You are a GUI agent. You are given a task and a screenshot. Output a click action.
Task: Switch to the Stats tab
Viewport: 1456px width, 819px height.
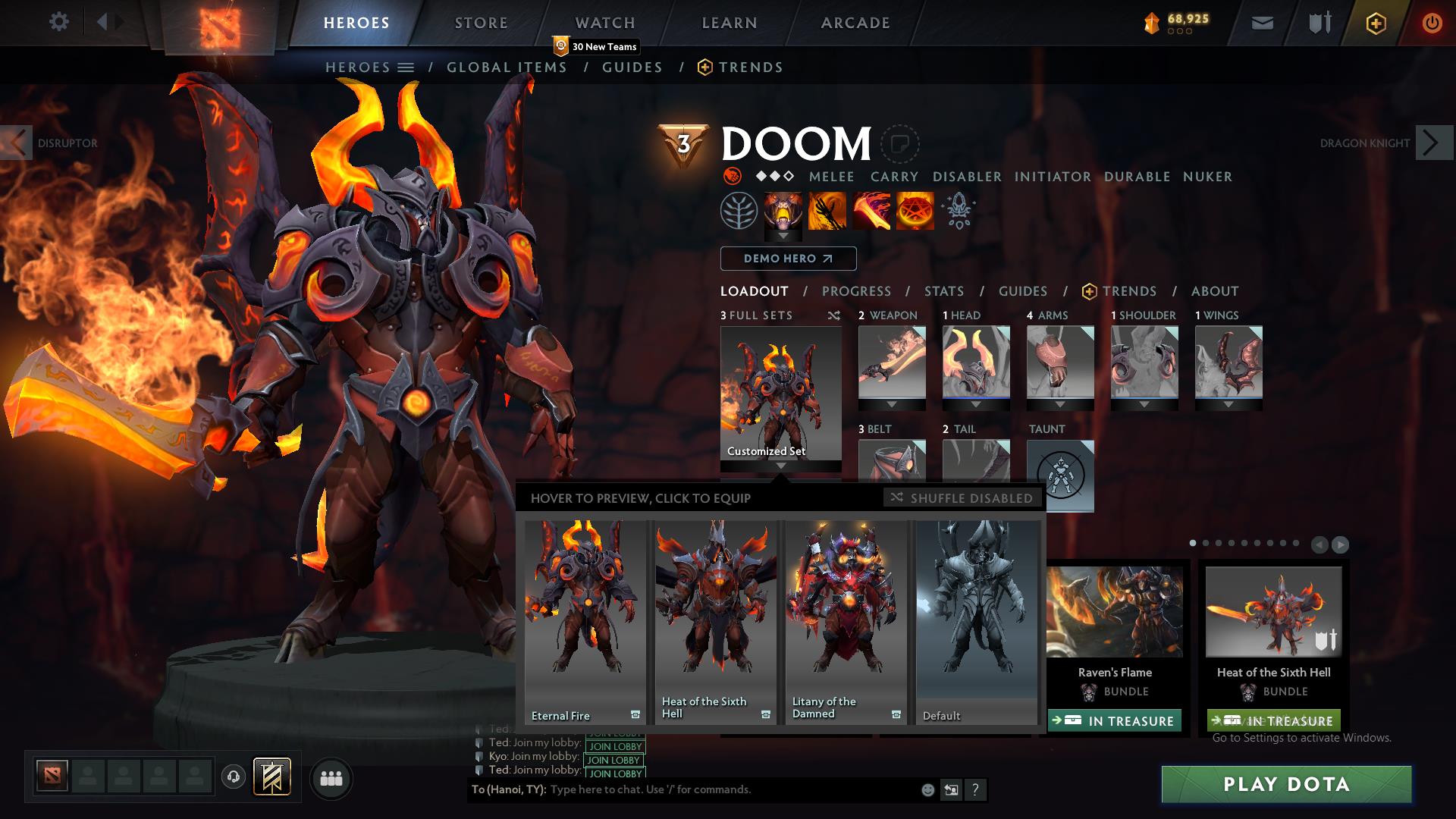(x=943, y=291)
